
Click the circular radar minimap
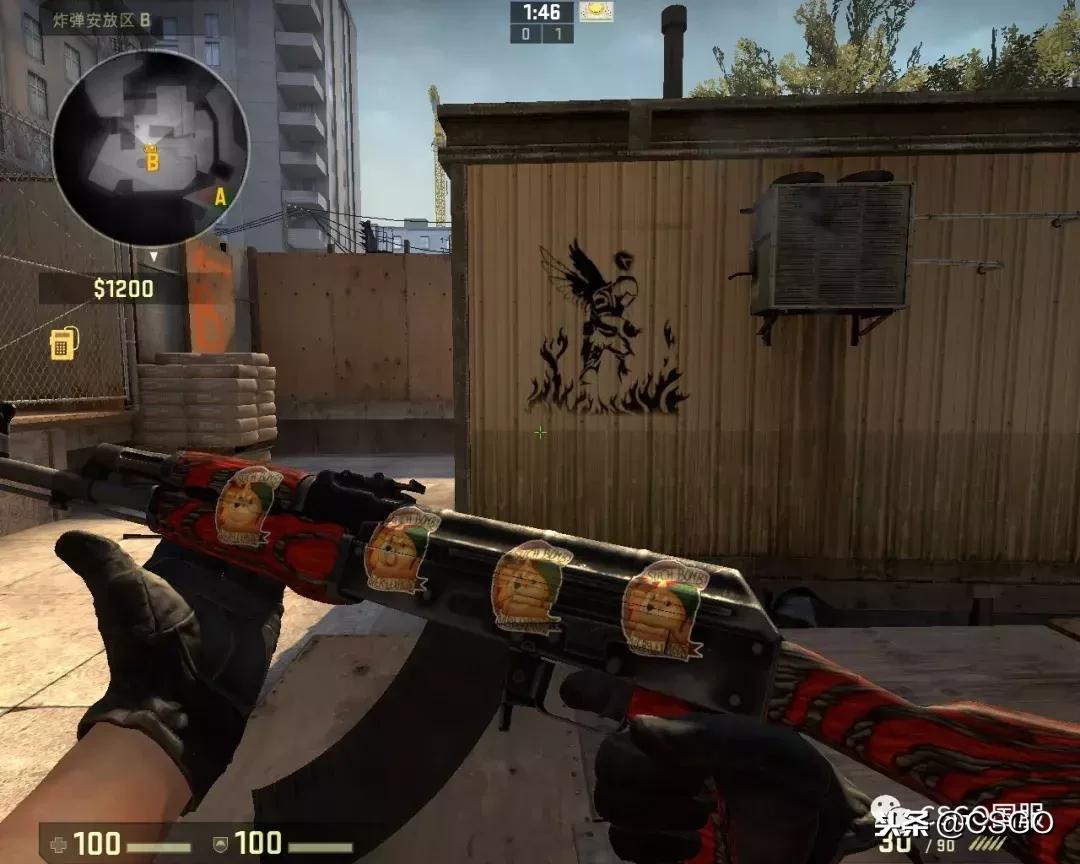150,148
